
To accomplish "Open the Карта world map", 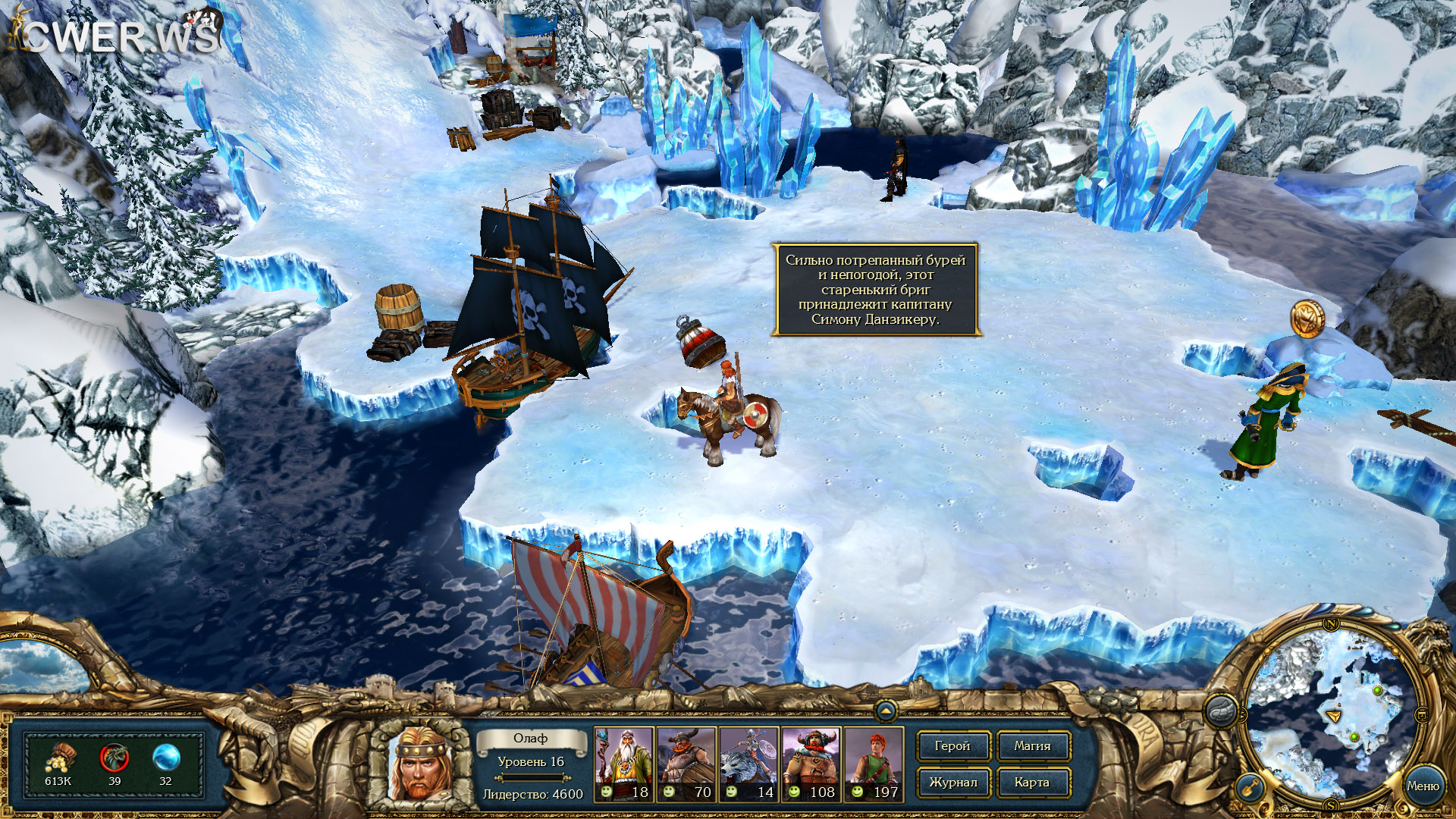I will point(1032,783).
